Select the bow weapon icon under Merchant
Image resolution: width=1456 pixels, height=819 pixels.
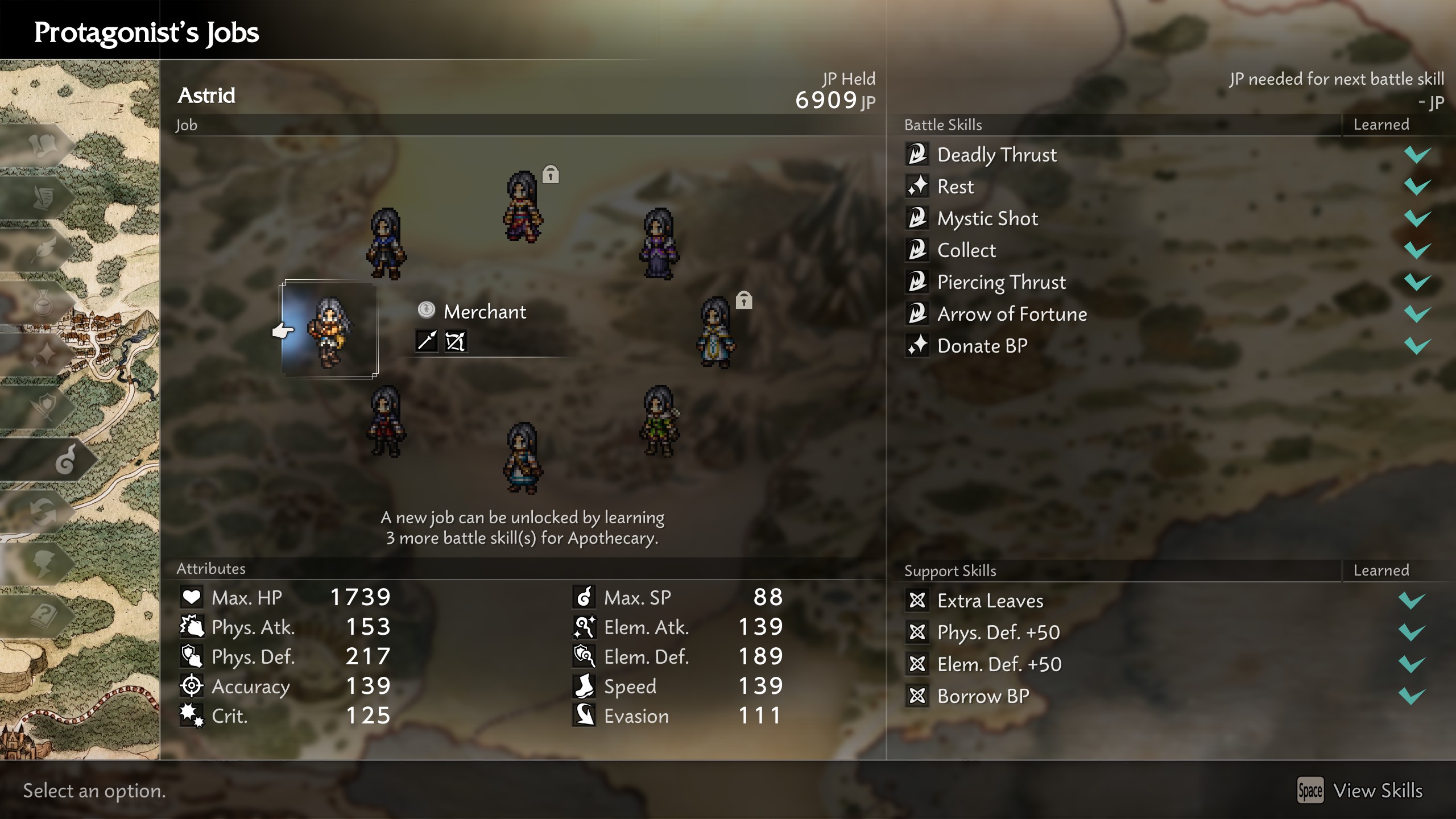pyautogui.click(x=456, y=342)
